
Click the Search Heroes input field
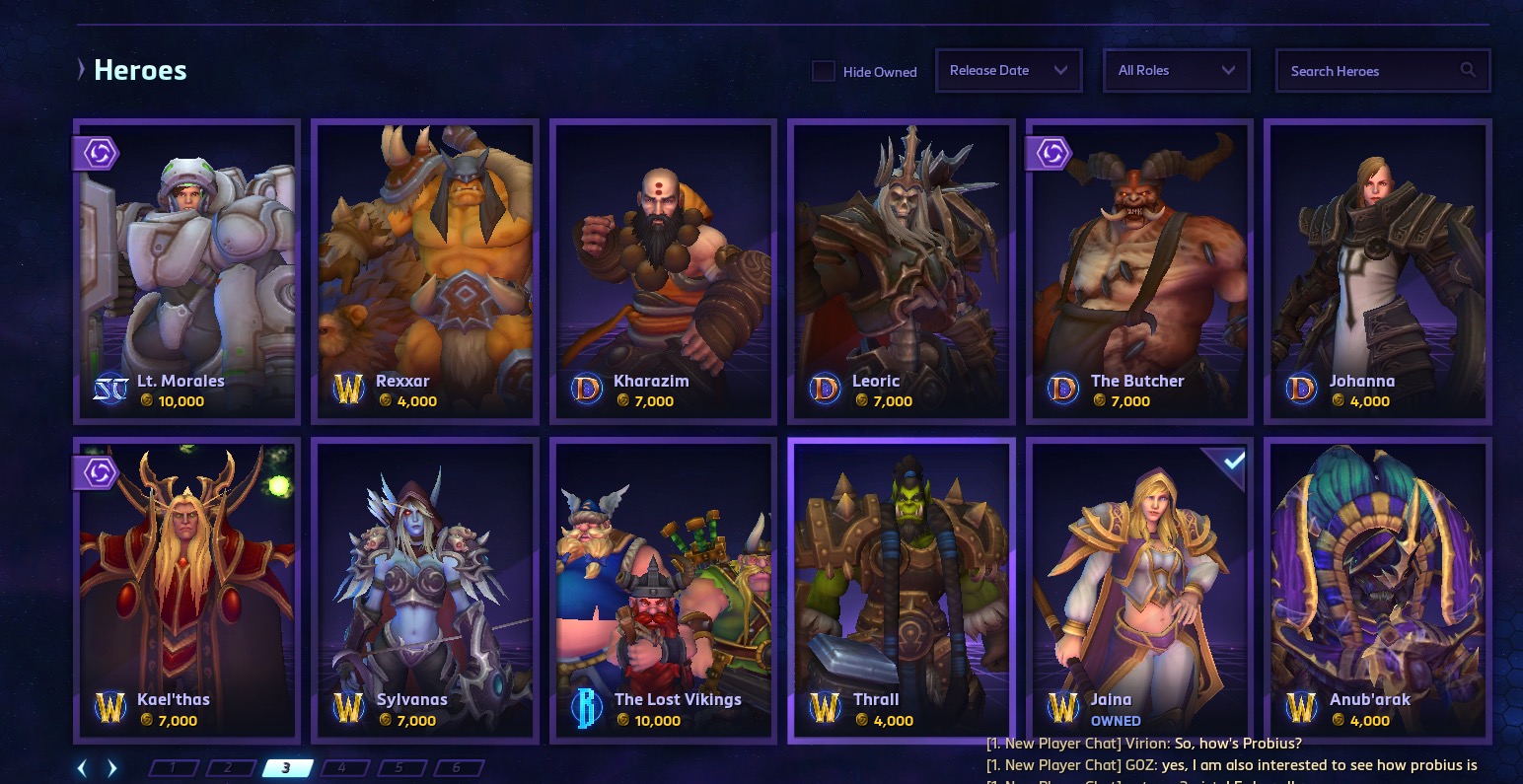coord(1371,71)
